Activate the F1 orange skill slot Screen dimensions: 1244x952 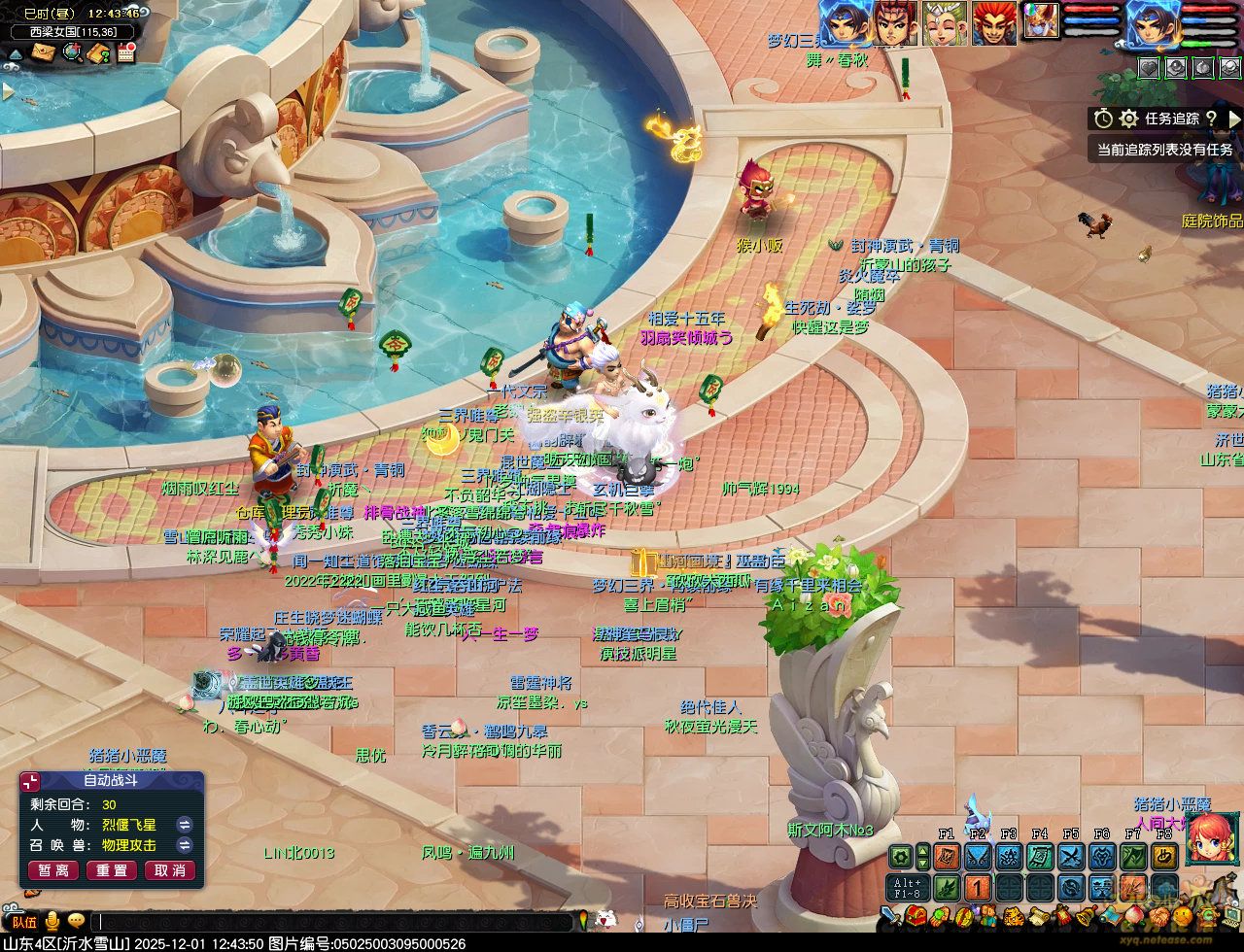(947, 857)
